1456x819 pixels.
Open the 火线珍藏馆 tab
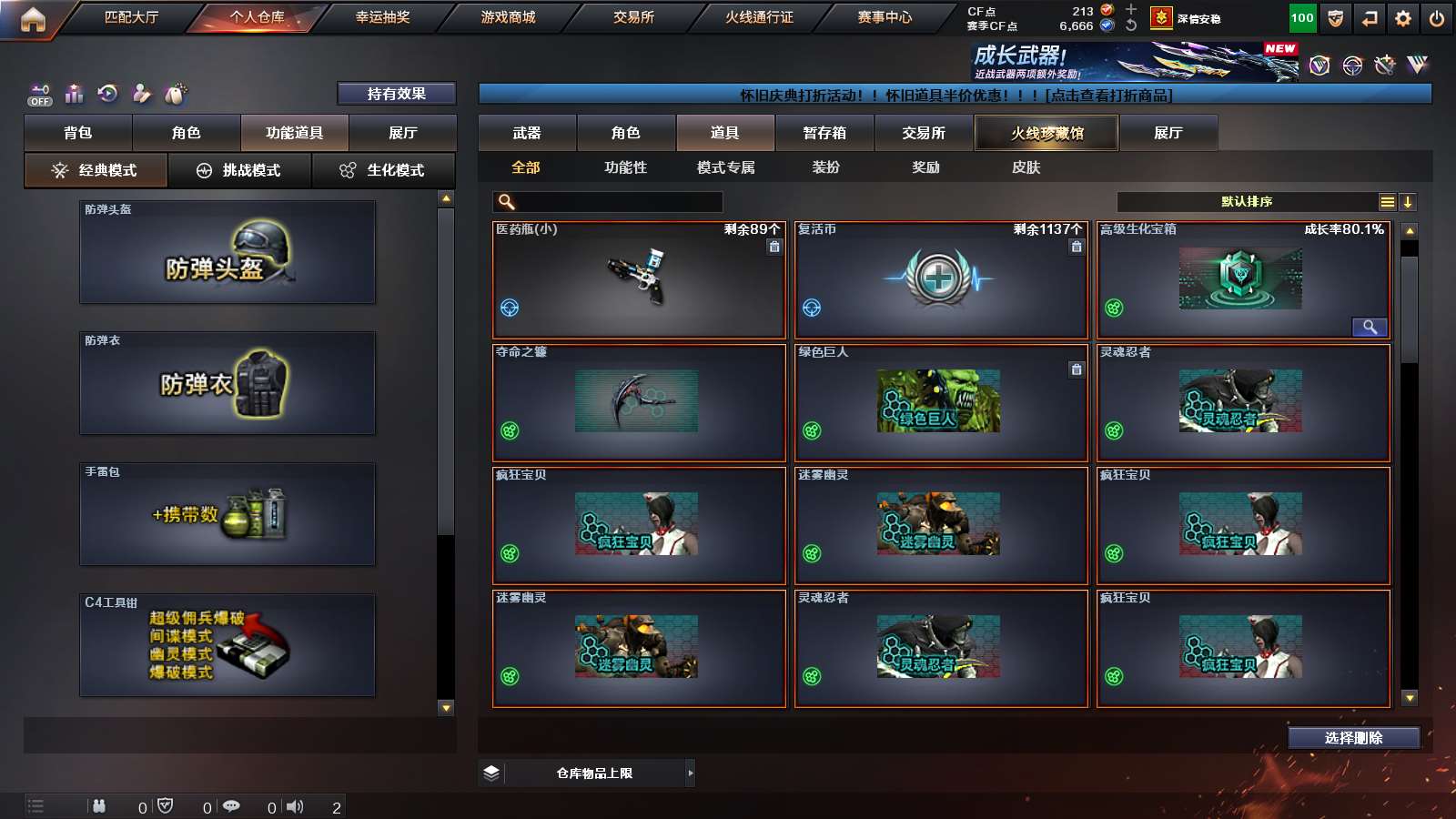click(1046, 133)
